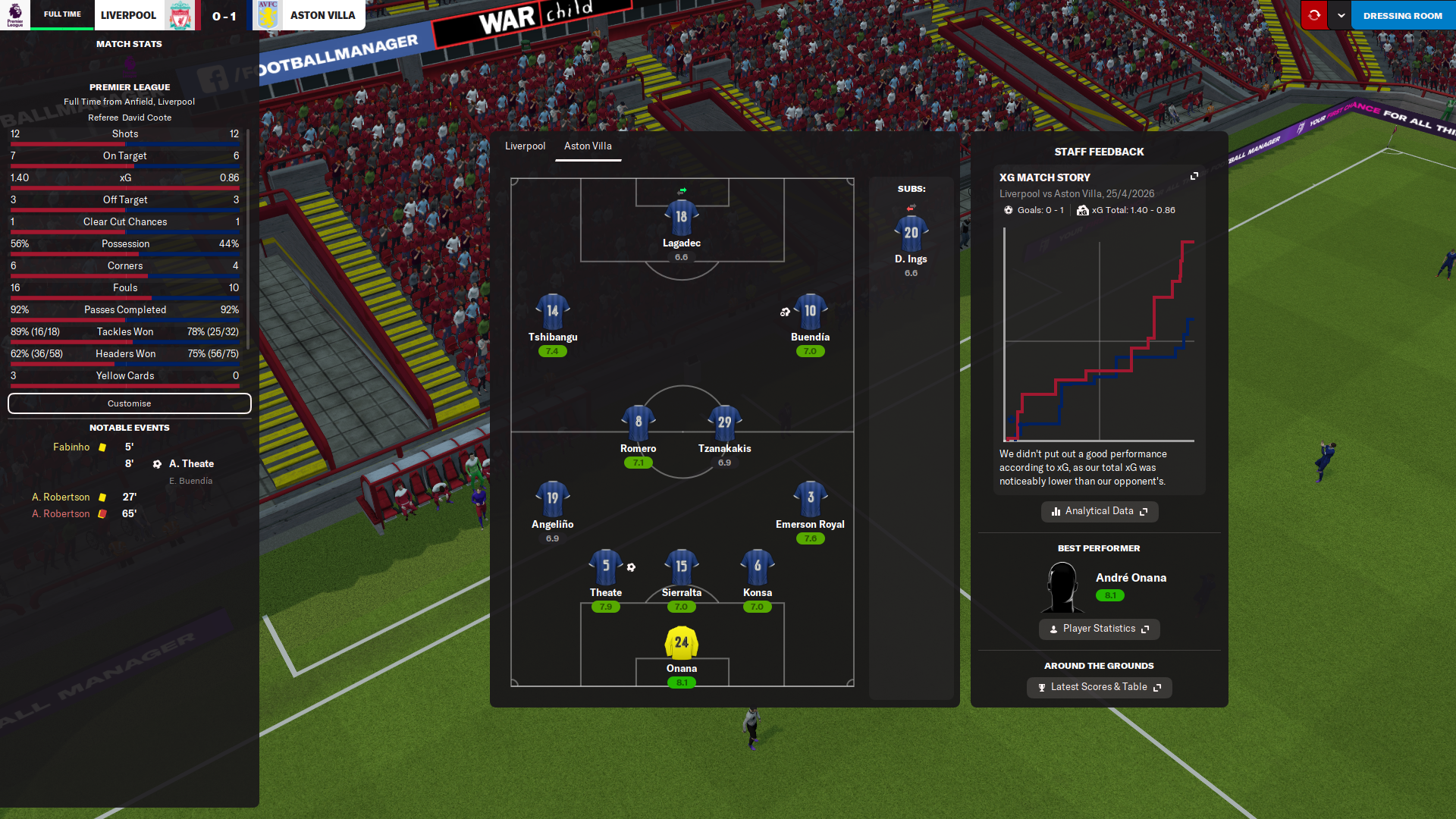Pick substitute D. Ings from subs
This screenshot has width=1456, height=819.
pos(911,233)
